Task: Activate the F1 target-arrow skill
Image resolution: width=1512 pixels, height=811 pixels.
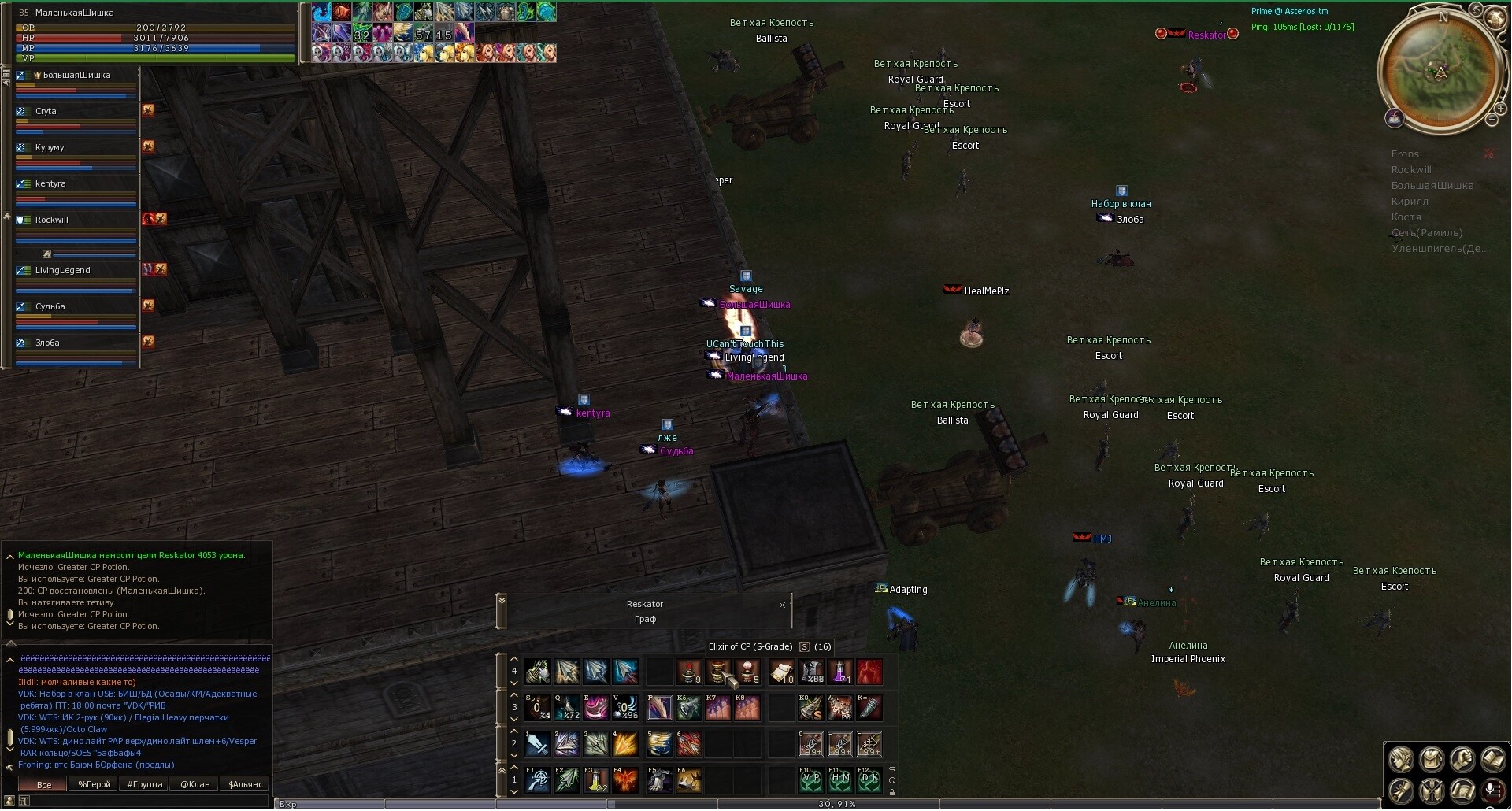Action: [538, 780]
